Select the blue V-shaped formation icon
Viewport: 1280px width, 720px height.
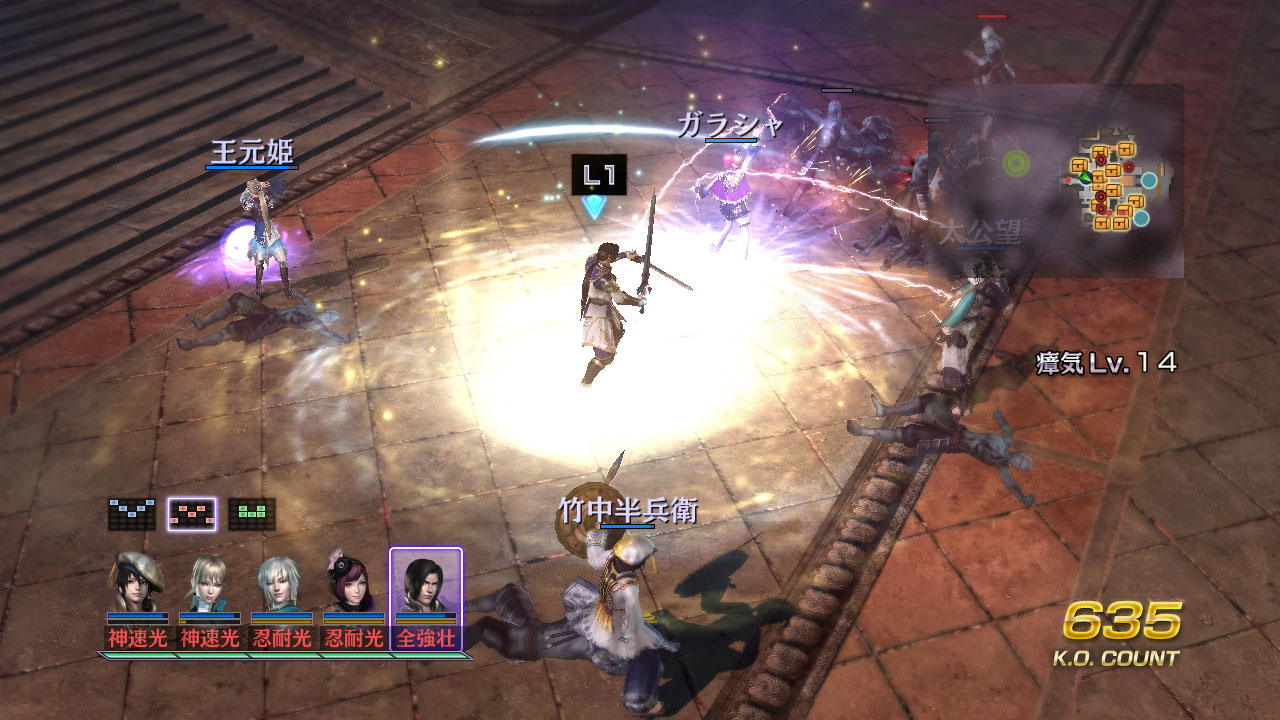click(x=132, y=514)
